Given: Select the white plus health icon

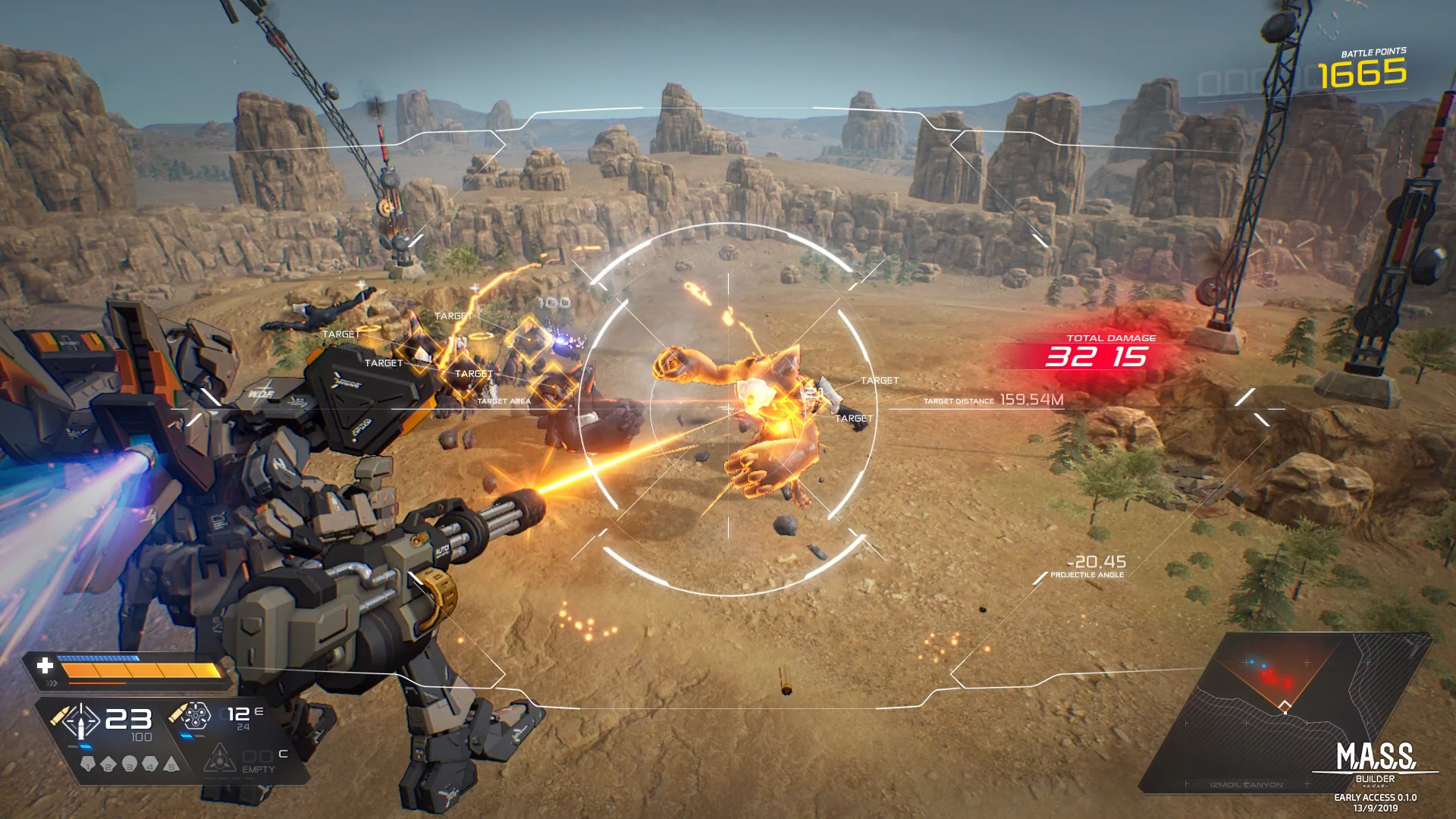Looking at the screenshot, I should (x=45, y=667).
